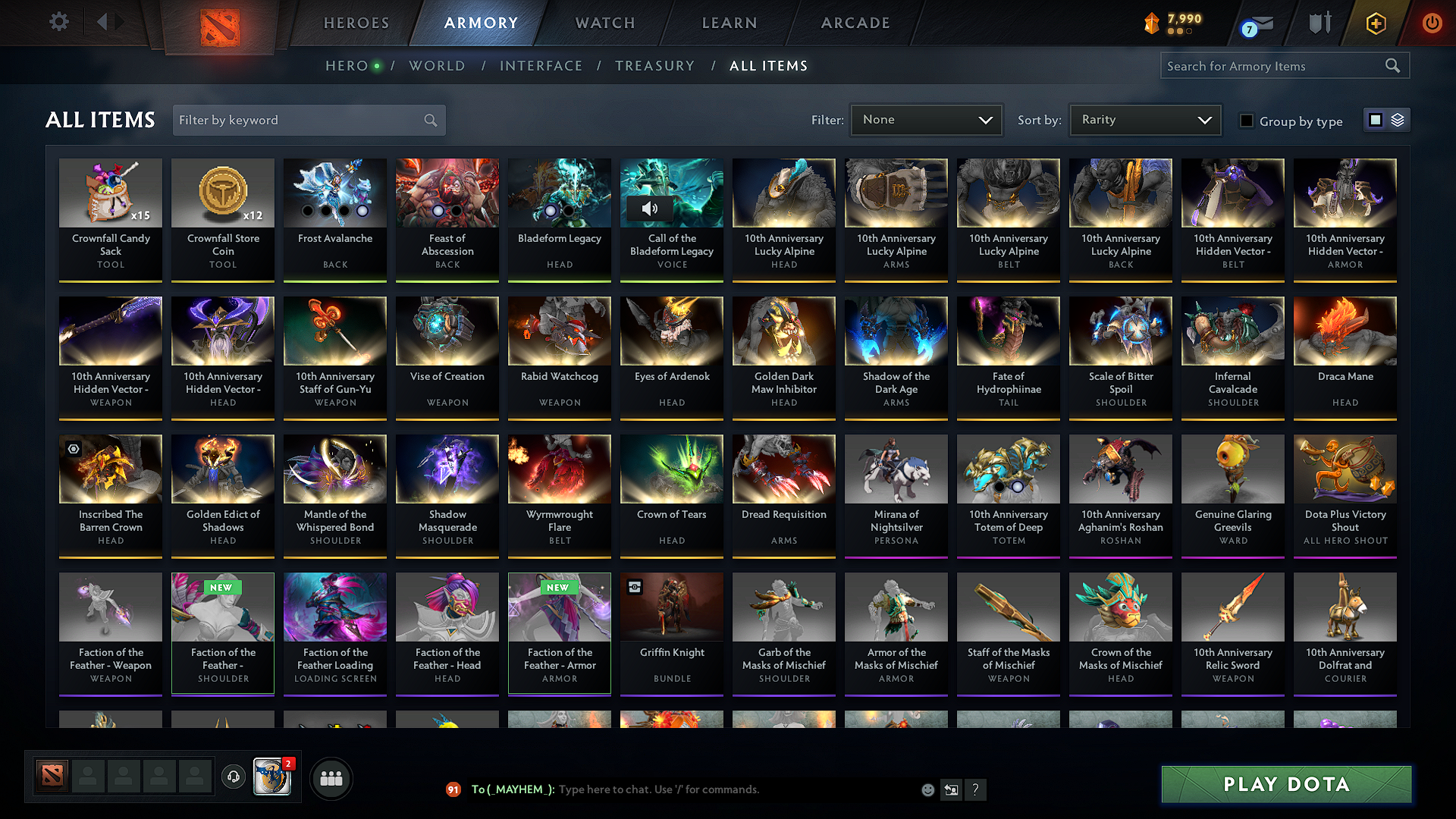This screenshot has height=819, width=1456.
Task: Switch to stacked item view mode
Action: [1396, 119]
